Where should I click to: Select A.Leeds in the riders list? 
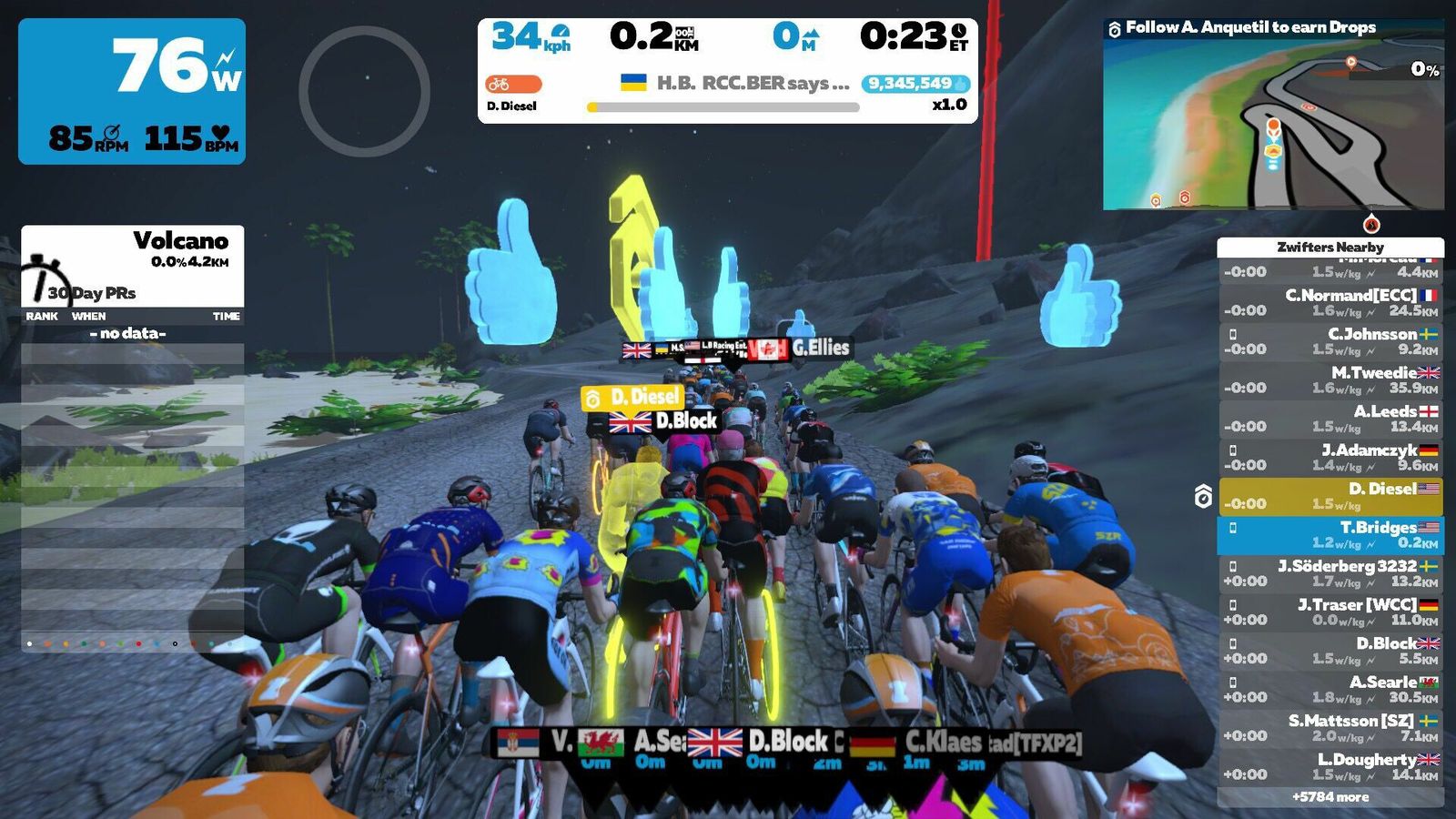tap(1330, 419)
